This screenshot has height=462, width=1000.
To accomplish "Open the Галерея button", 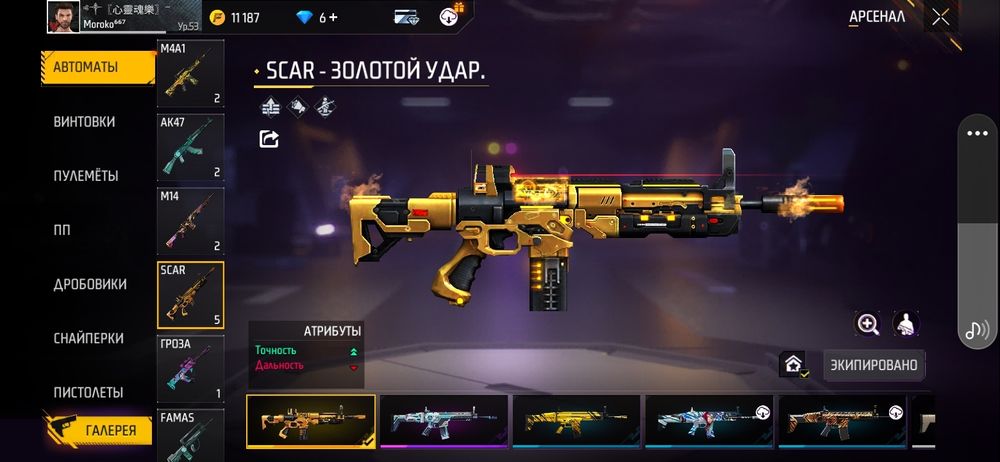I will click(x=98, y=429).
